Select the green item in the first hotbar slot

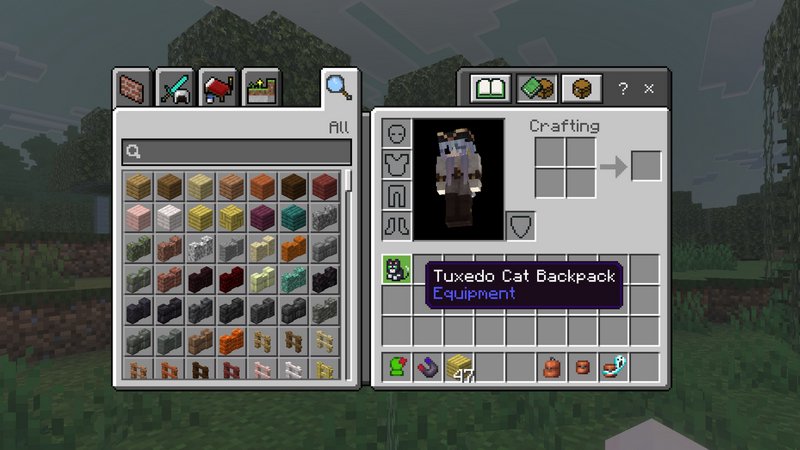point(396,367)
